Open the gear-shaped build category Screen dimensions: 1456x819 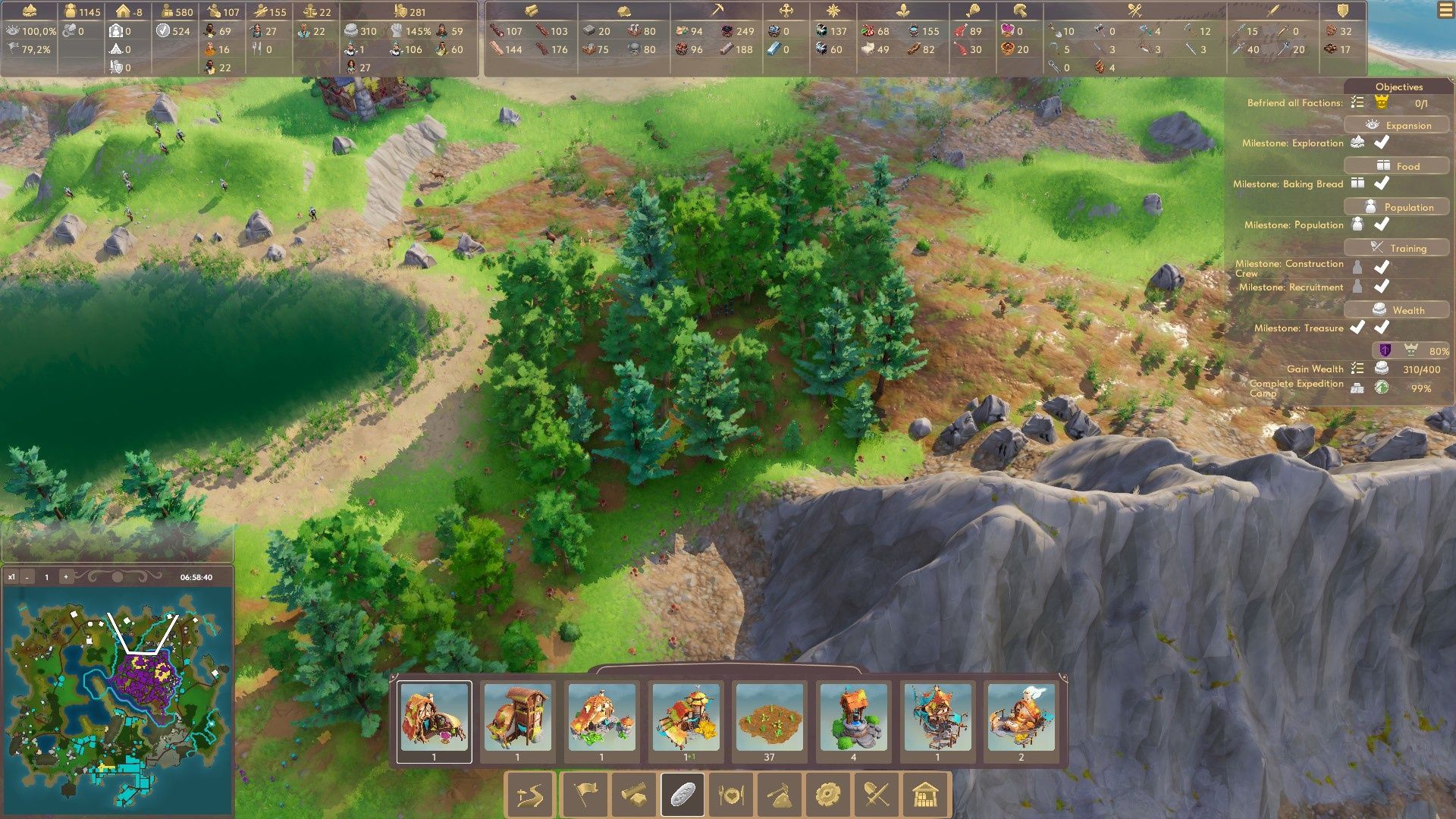pyautogui.click(x=827, y=795)
